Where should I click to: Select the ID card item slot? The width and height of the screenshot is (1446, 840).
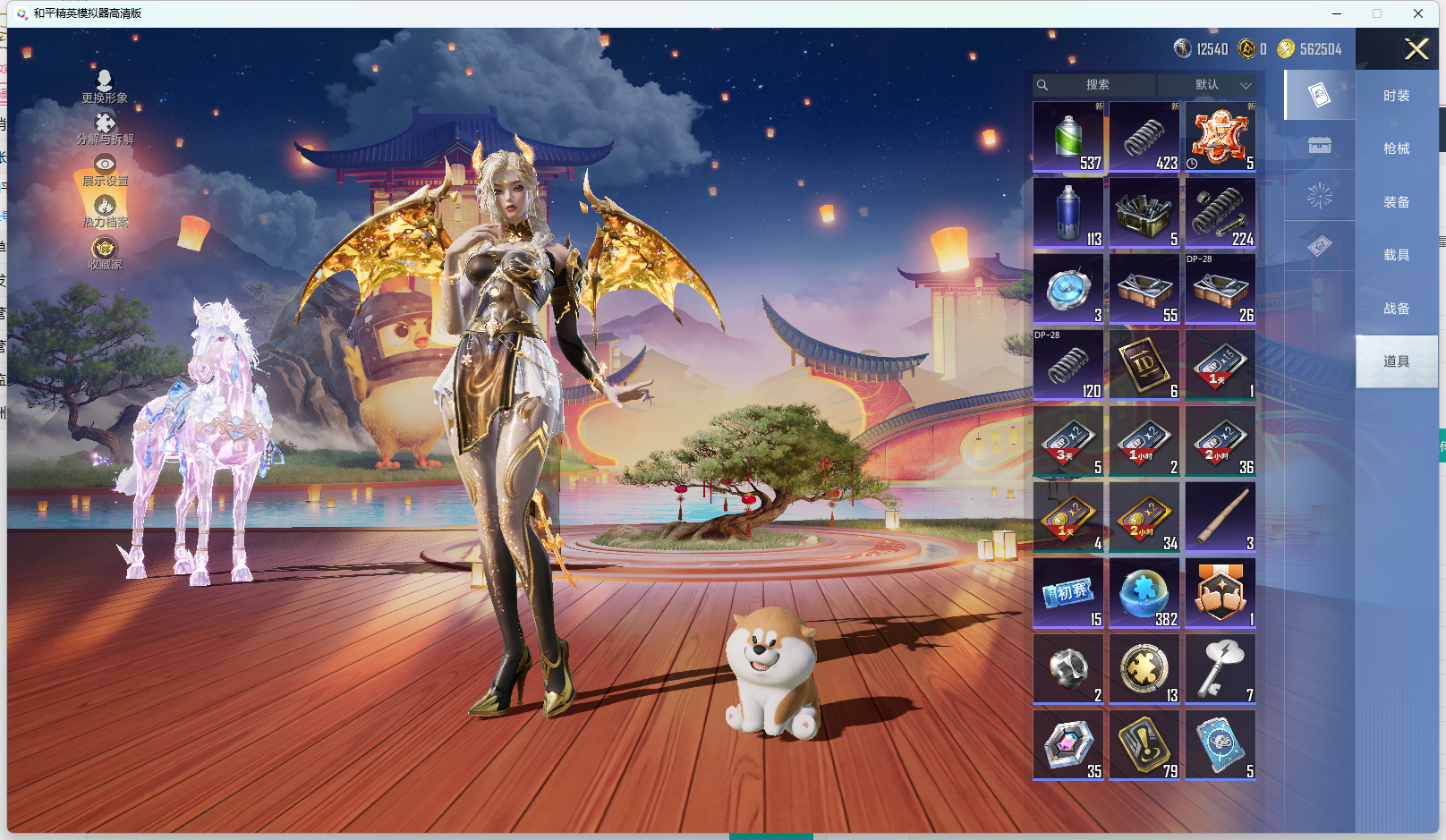(1144, 365)
